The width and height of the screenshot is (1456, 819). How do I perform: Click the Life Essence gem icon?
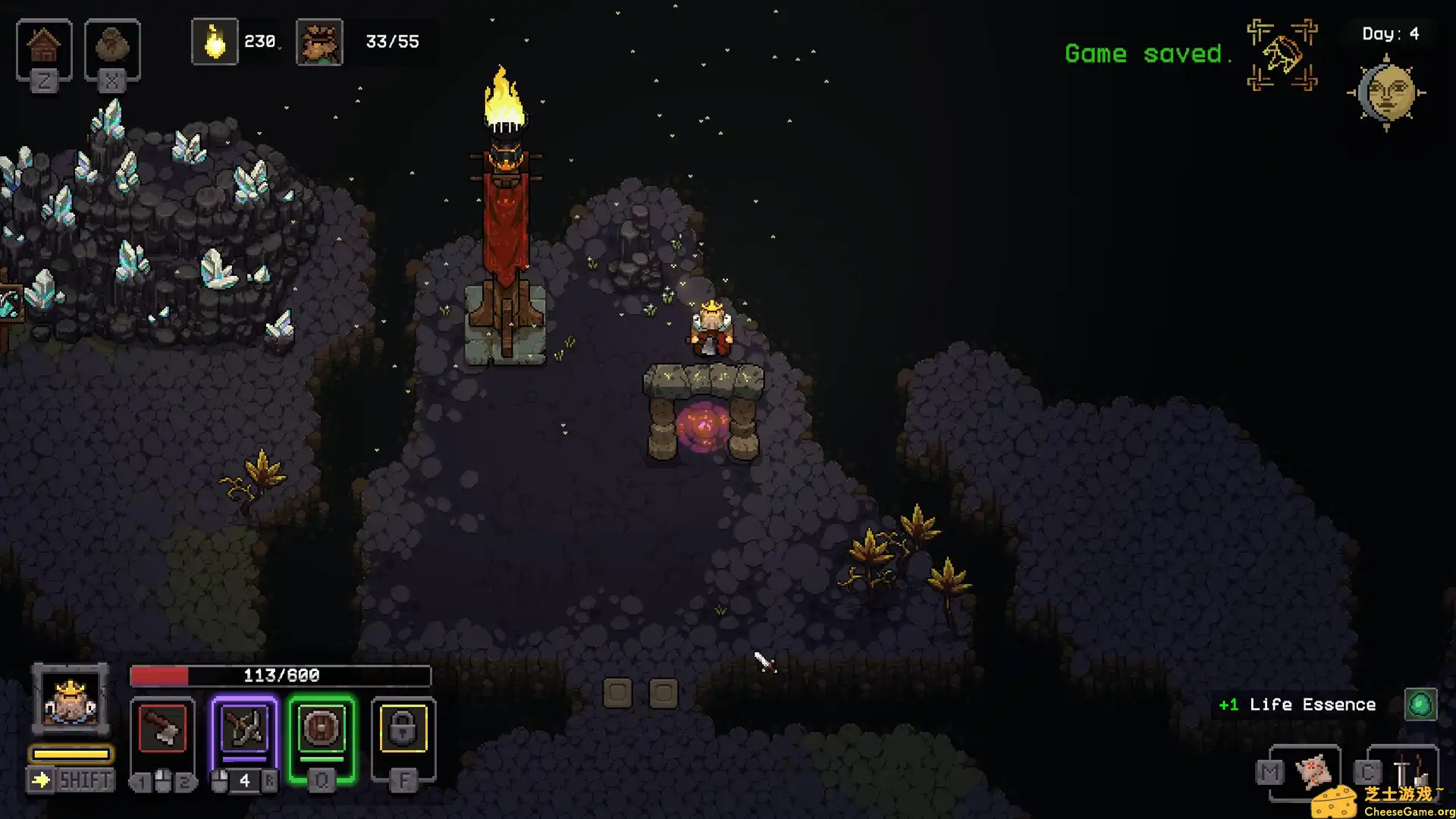tap(1420, 704)
